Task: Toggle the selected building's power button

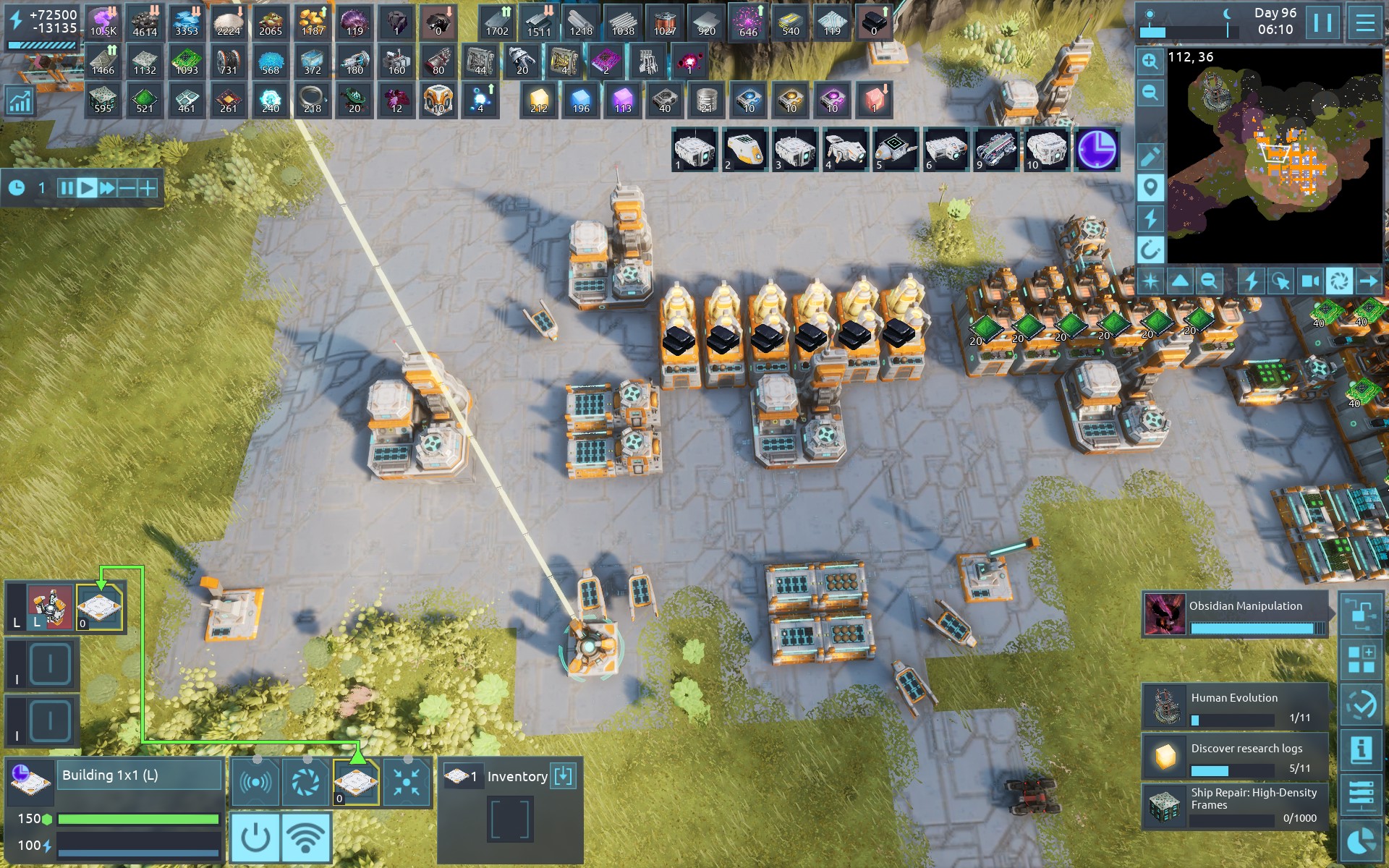Action: pos(255,837)
